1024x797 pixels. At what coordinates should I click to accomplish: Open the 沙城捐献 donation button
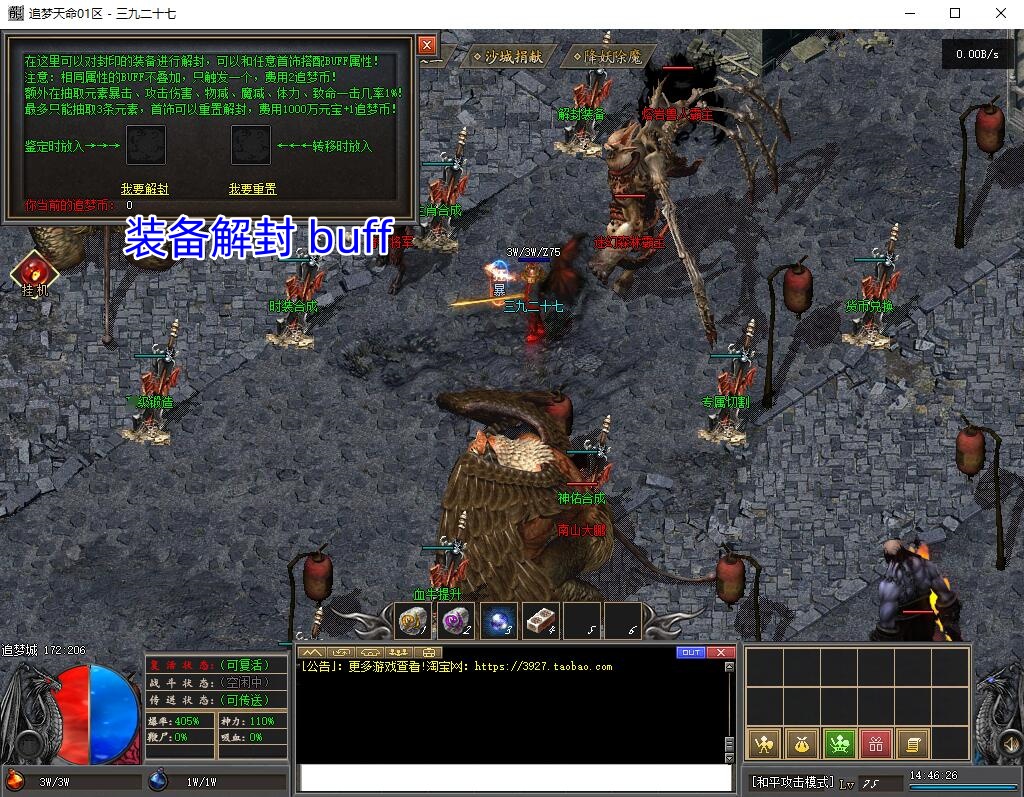(507, 57)
